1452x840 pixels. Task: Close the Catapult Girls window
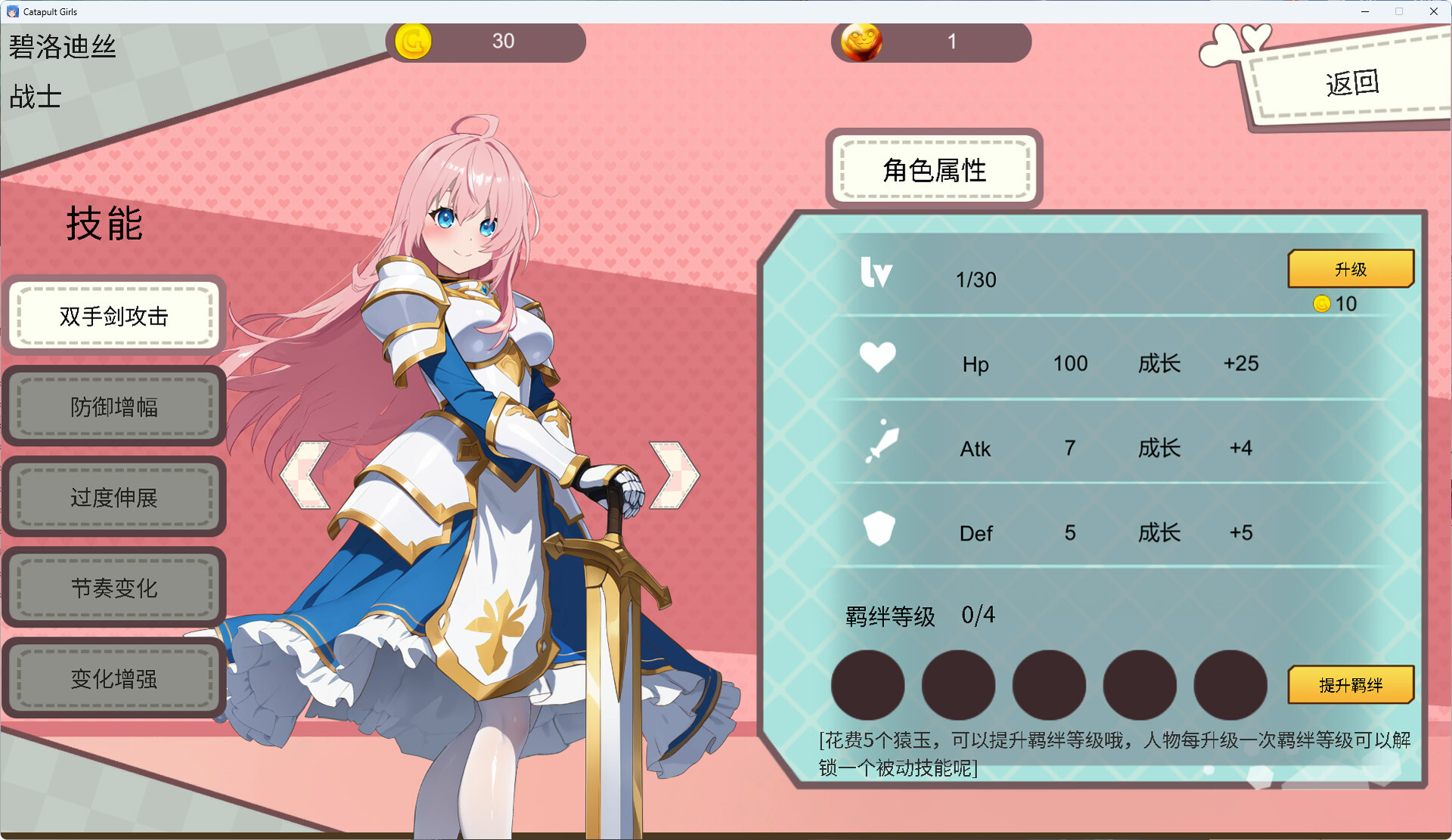[x=1434, y=11]
